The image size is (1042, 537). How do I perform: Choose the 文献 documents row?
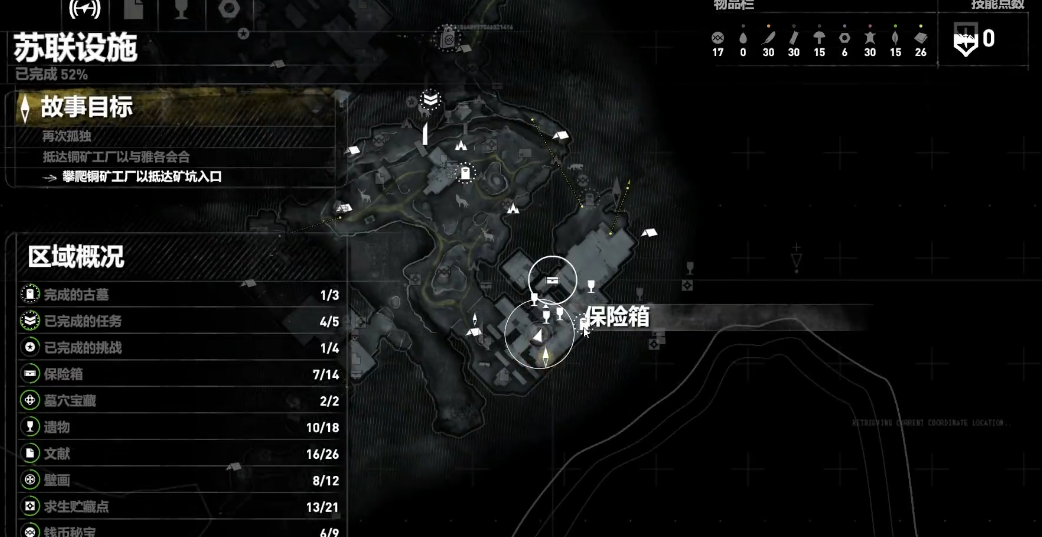[x=180, y=454]
